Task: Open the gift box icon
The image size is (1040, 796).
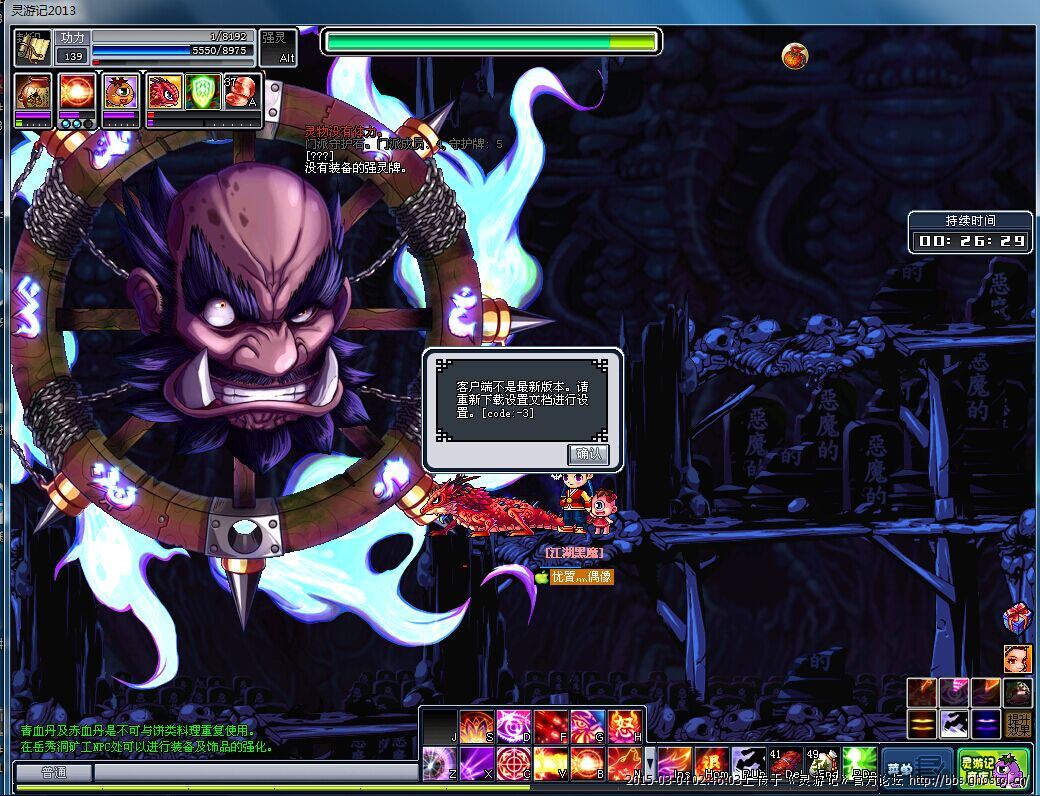Action: [x=1017, y=619]
